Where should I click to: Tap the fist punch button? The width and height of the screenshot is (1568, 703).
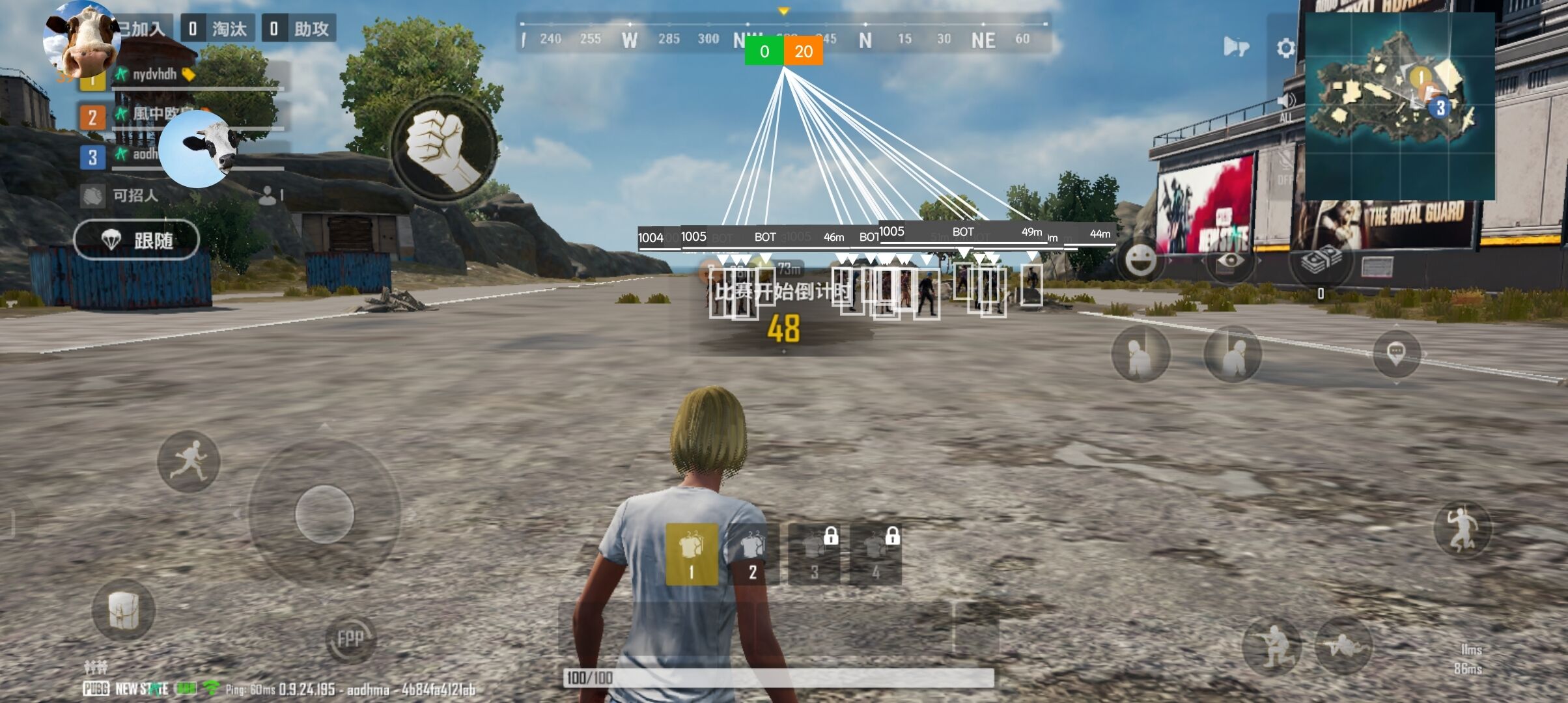[445, 149]
